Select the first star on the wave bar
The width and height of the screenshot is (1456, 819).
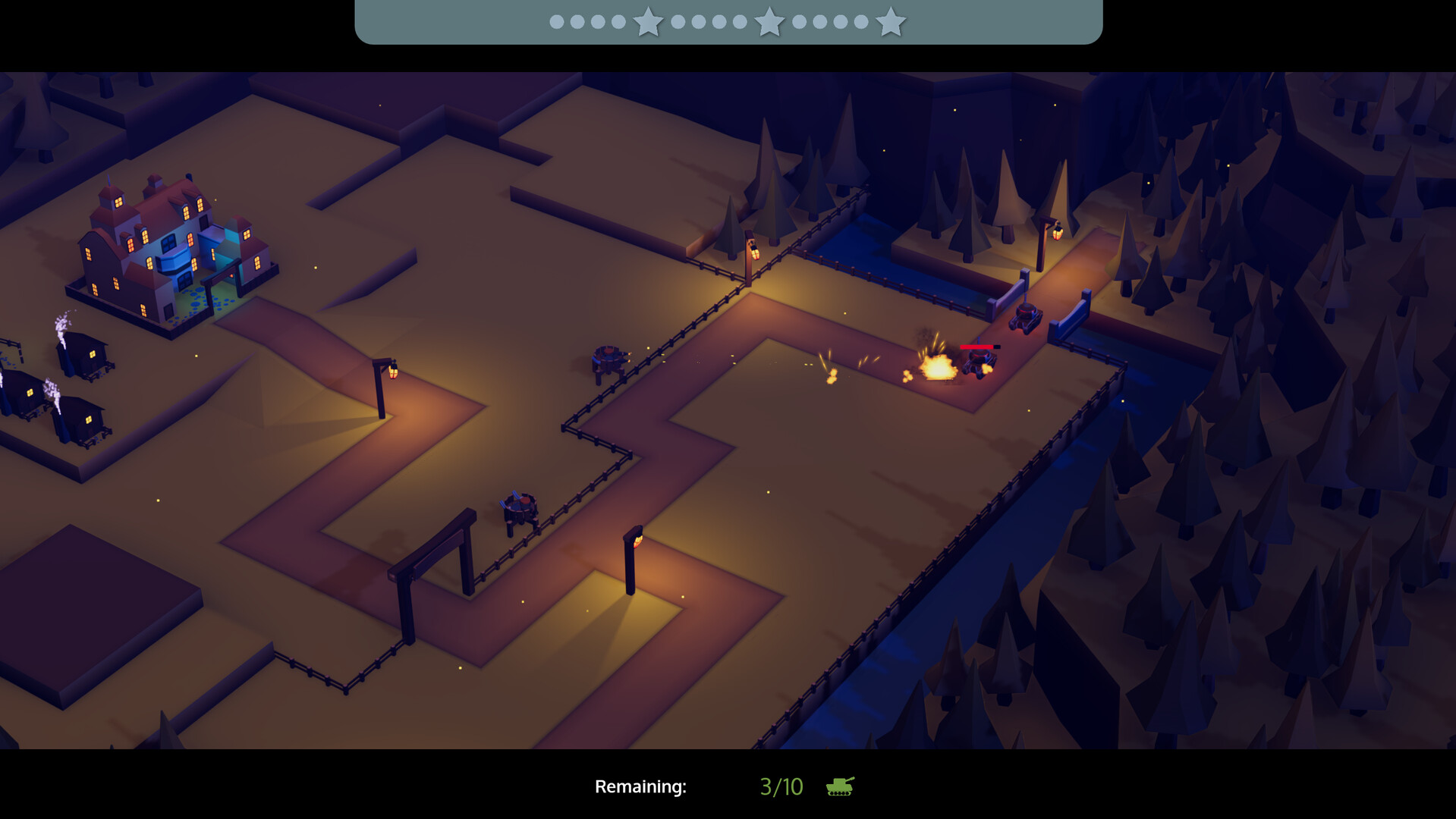pos(646,23)
